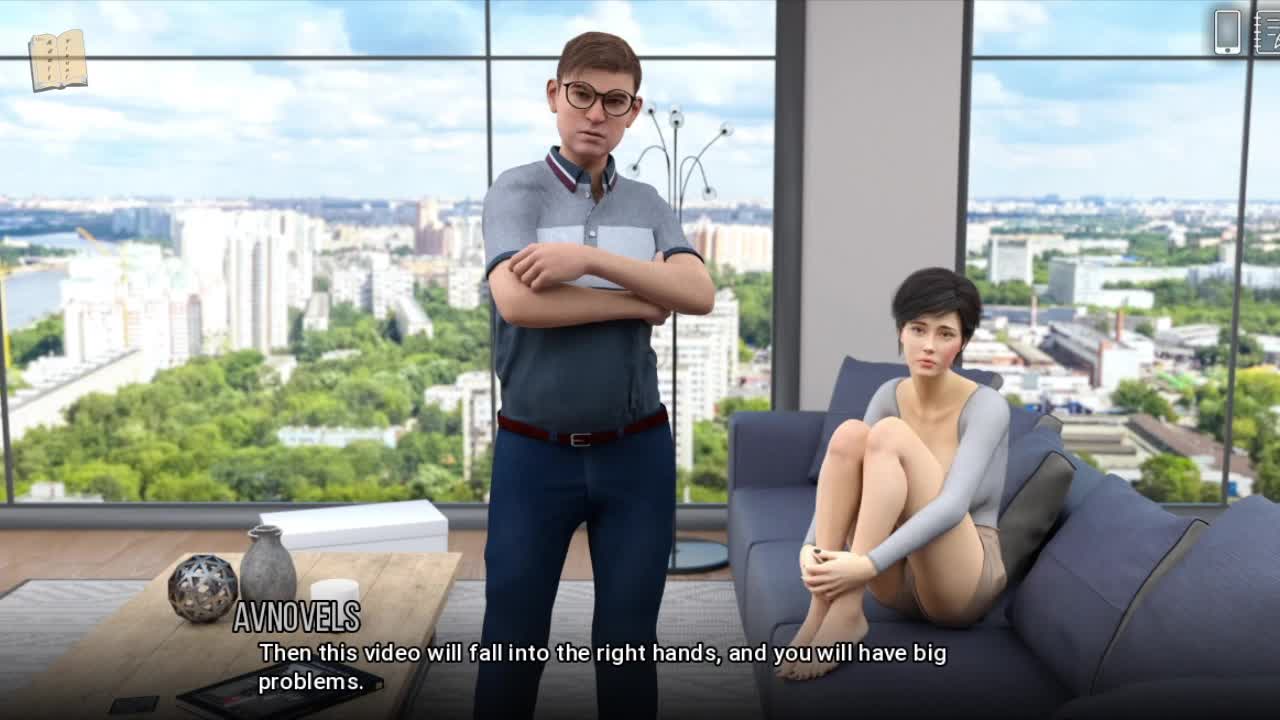This screenshot has width=1280, height=720.
Task: Open the smartphone icon
Action: tap(1227, 31)
